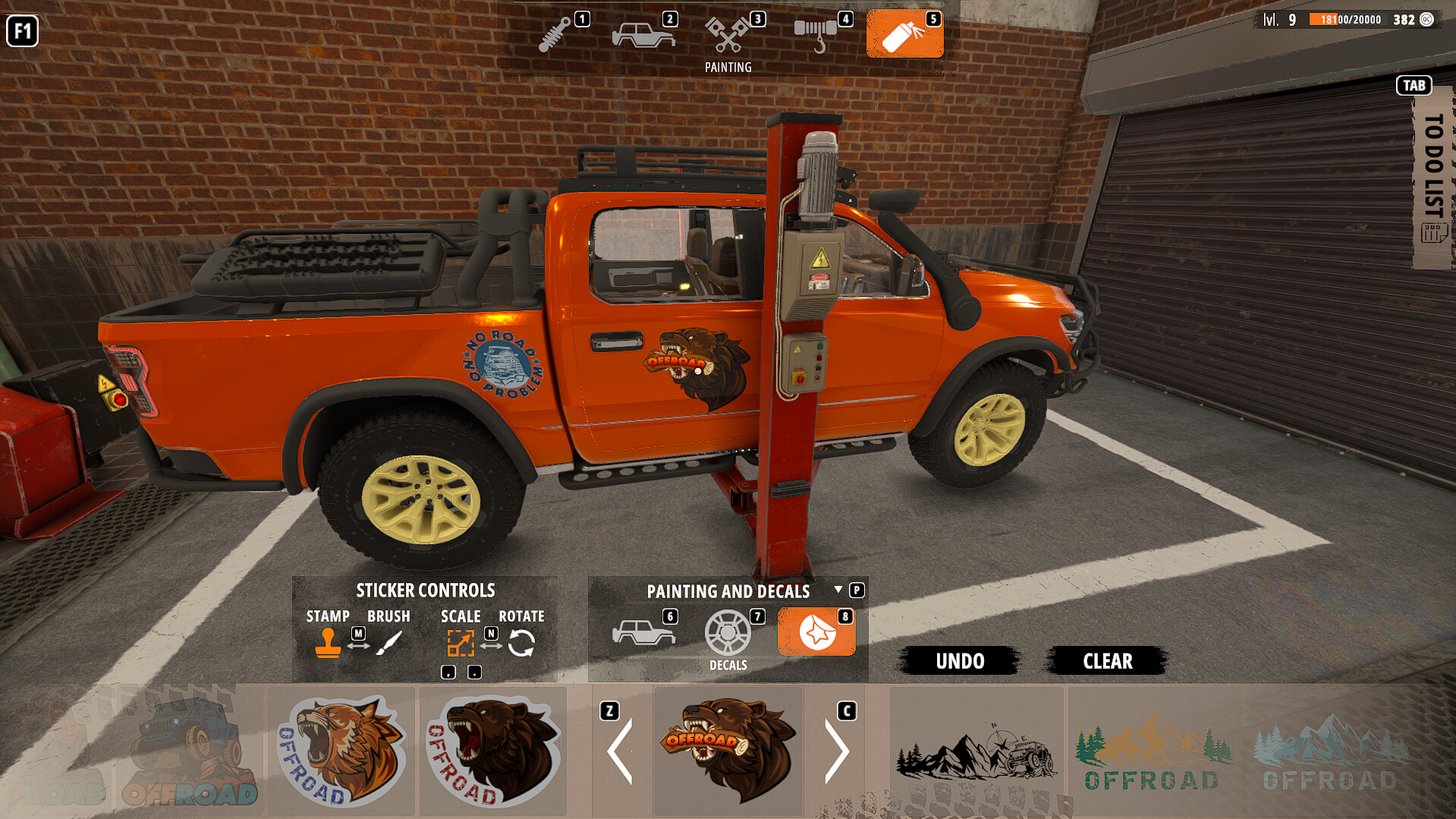The width and height of the screenshot is (1456, 819).
Task: Click the experience progress bar
Action: point(1343,20)
